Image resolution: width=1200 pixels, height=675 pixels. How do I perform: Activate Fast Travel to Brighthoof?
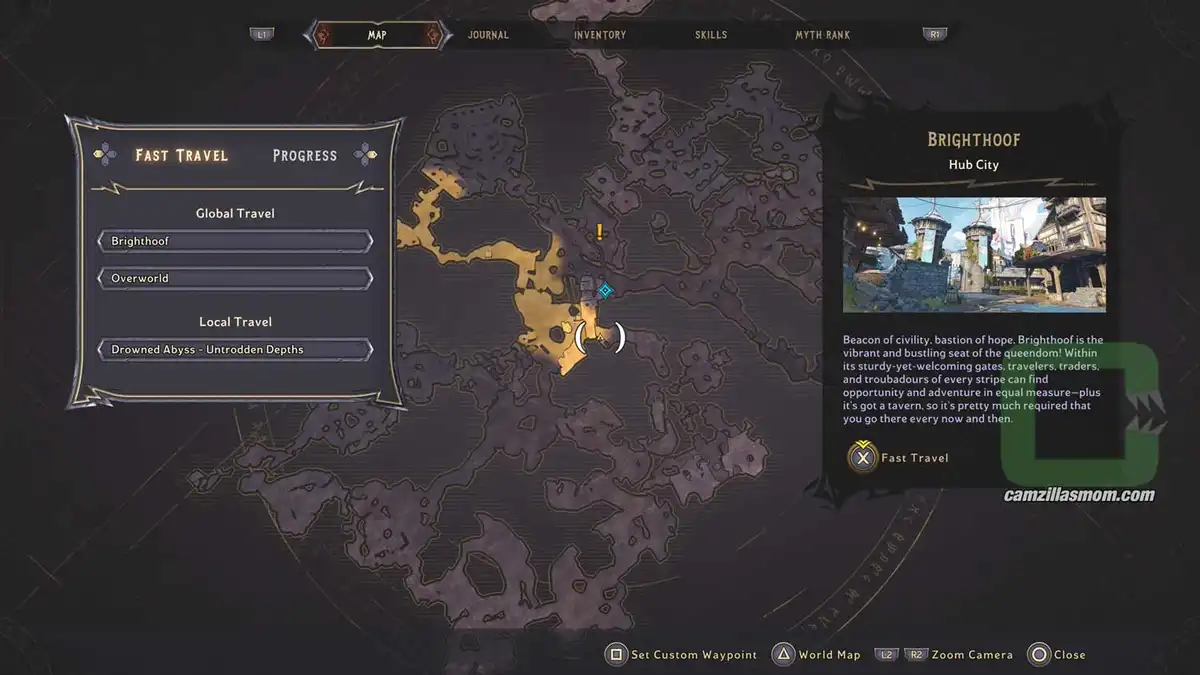[900, 458]
